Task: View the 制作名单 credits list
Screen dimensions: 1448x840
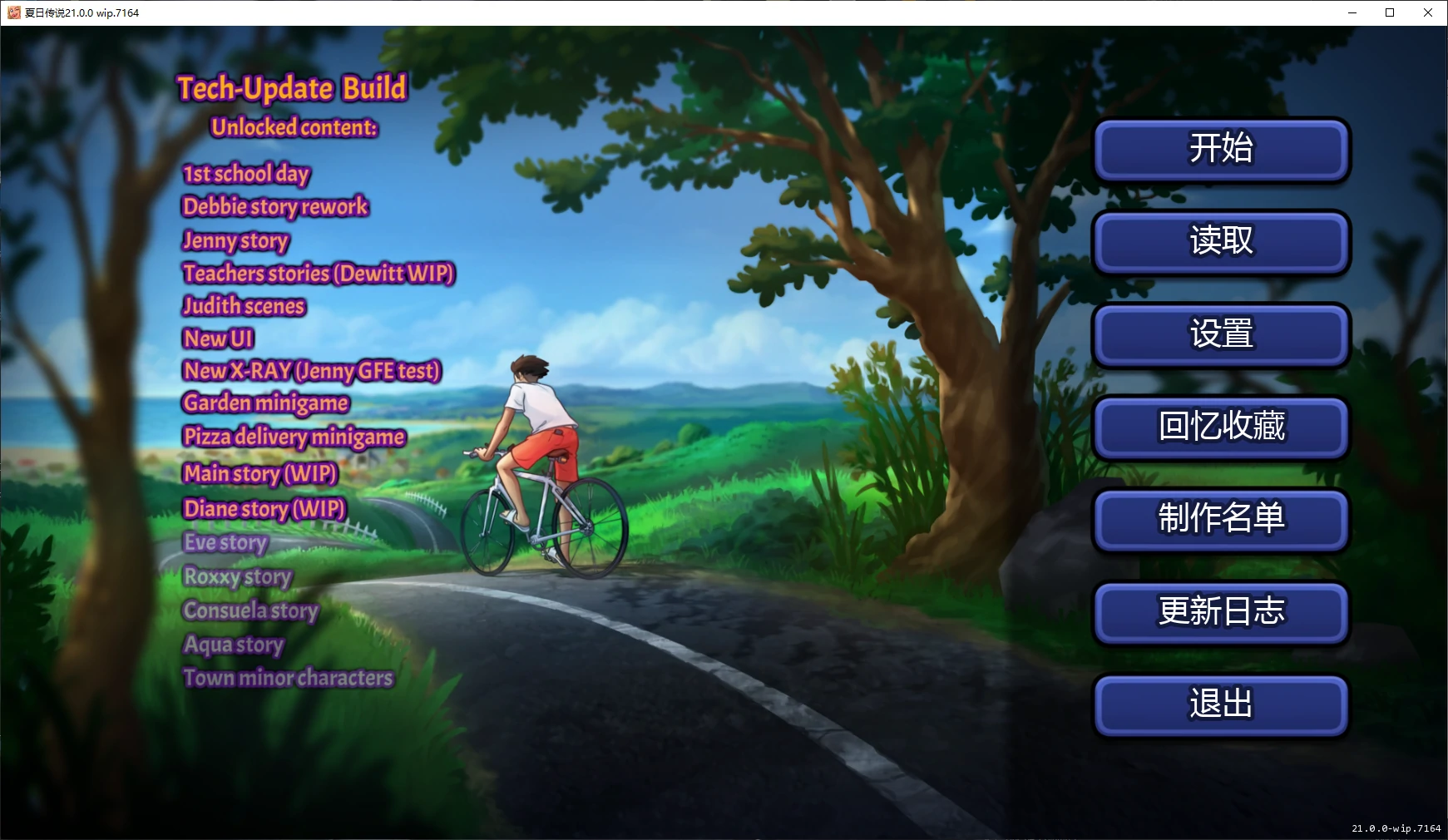Action: [x=1219, y=520]
